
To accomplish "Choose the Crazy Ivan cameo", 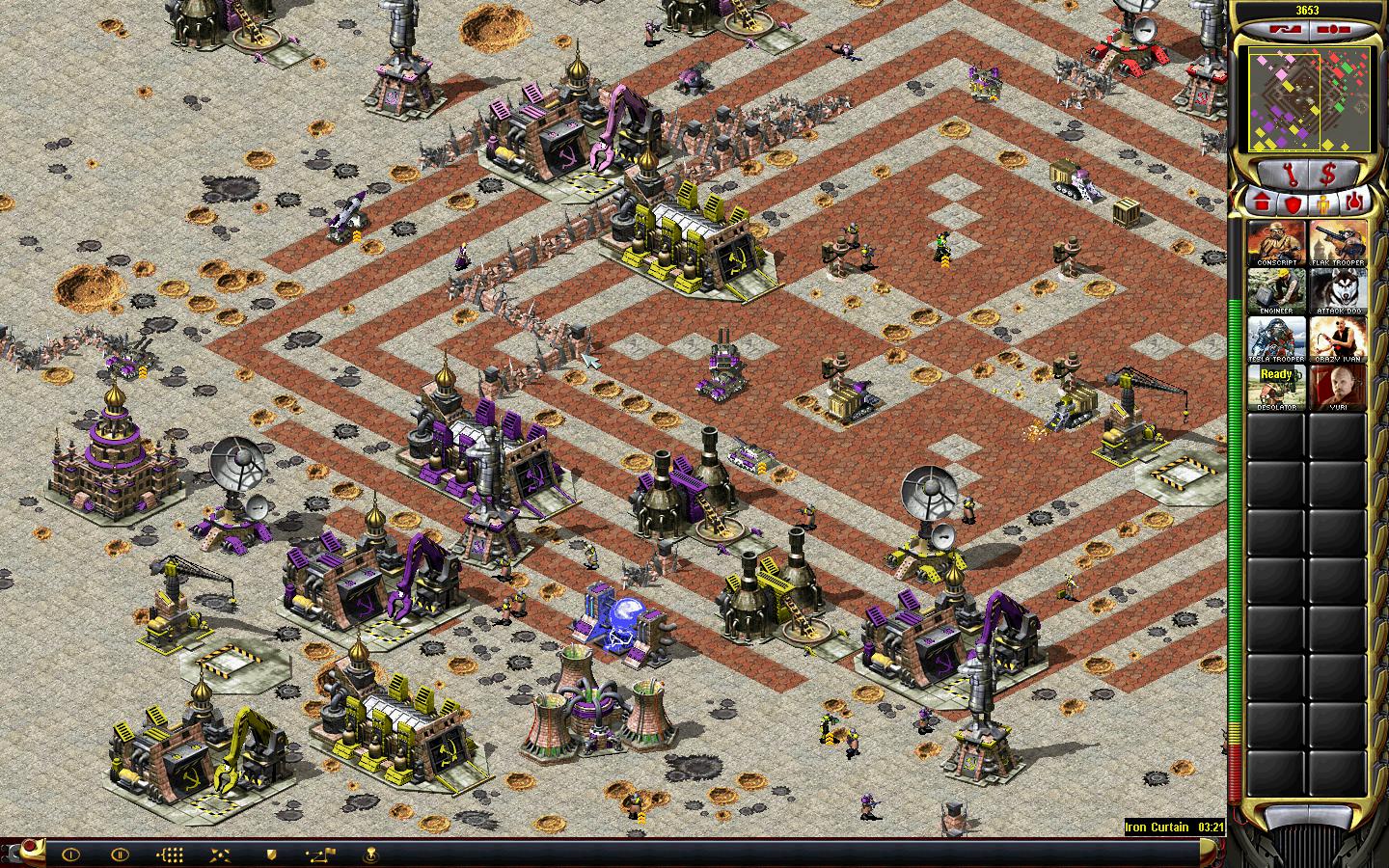I will [1337, 339].
